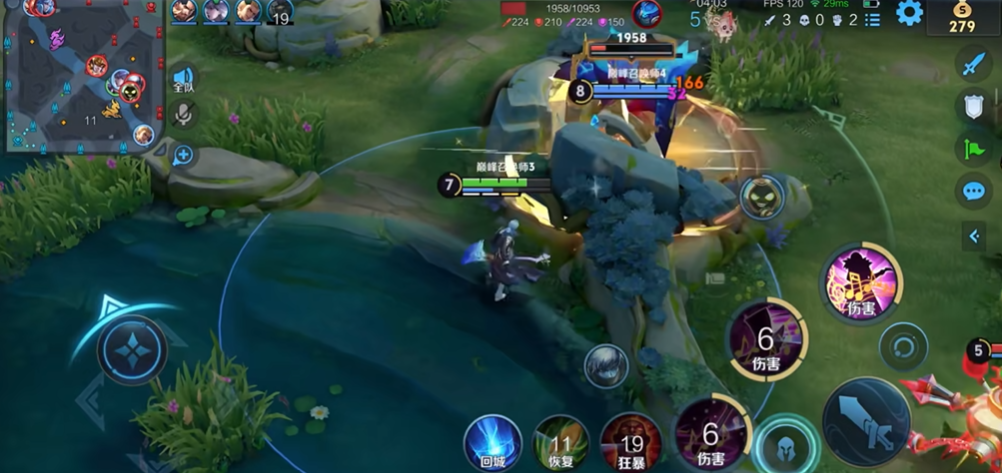
Task: Click the movement joystick center
Action: tap(132, 350)
